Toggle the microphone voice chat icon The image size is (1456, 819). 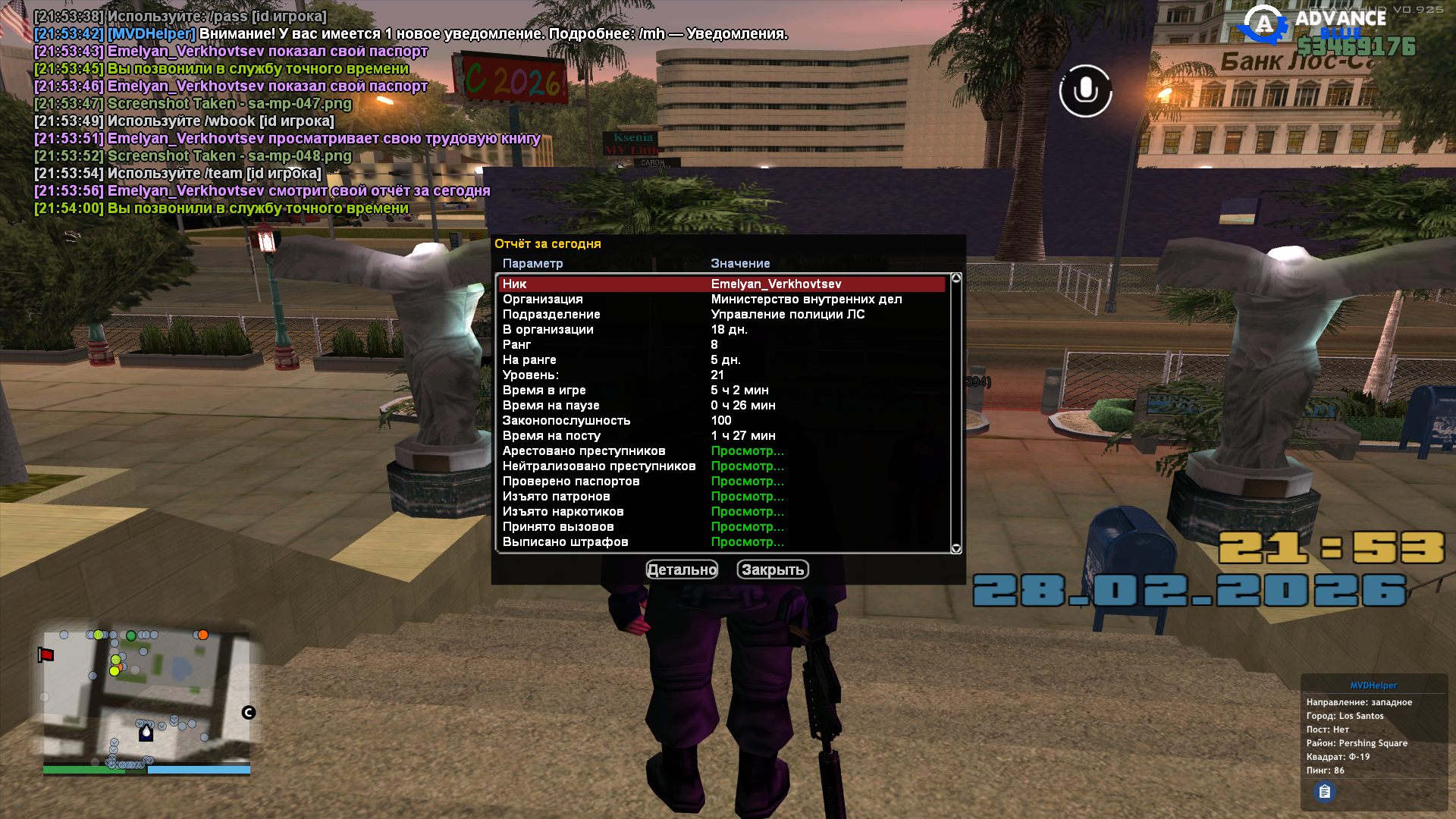(1085, 91)
